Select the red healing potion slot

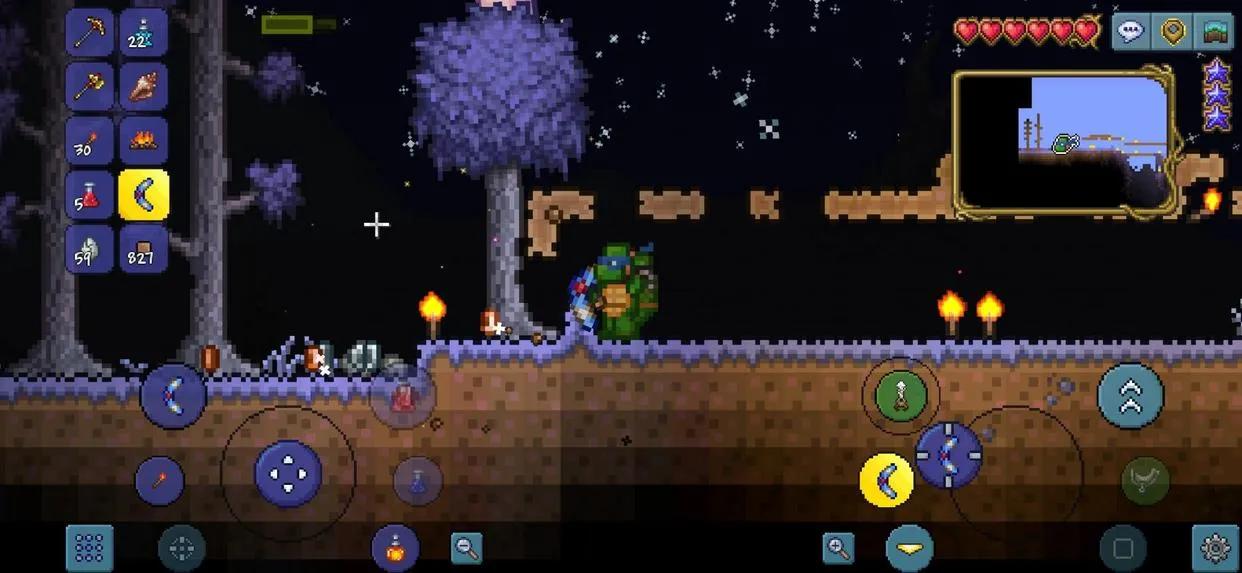[90, 194]
